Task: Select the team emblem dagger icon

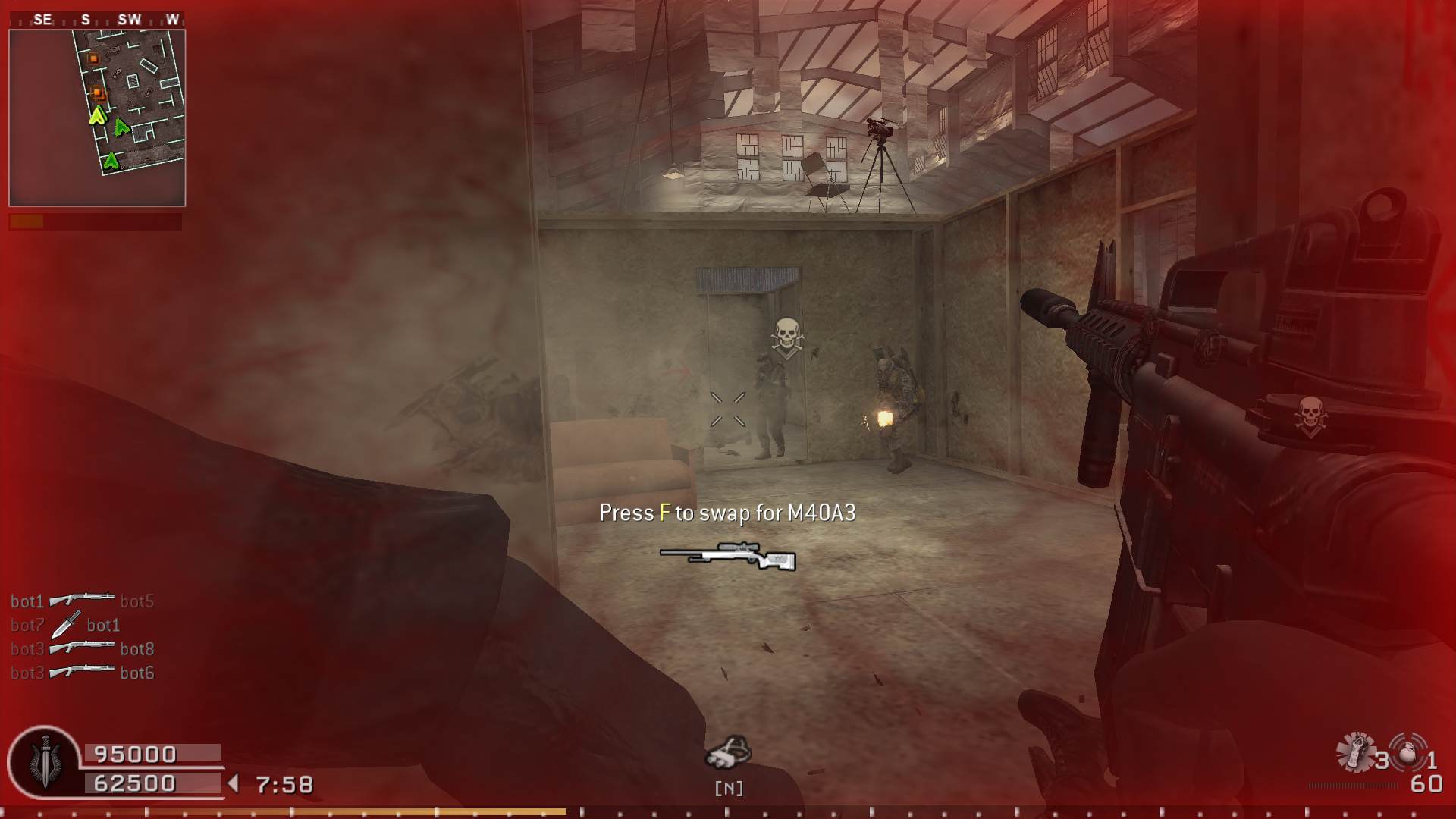Action: [x=45, y=761]
